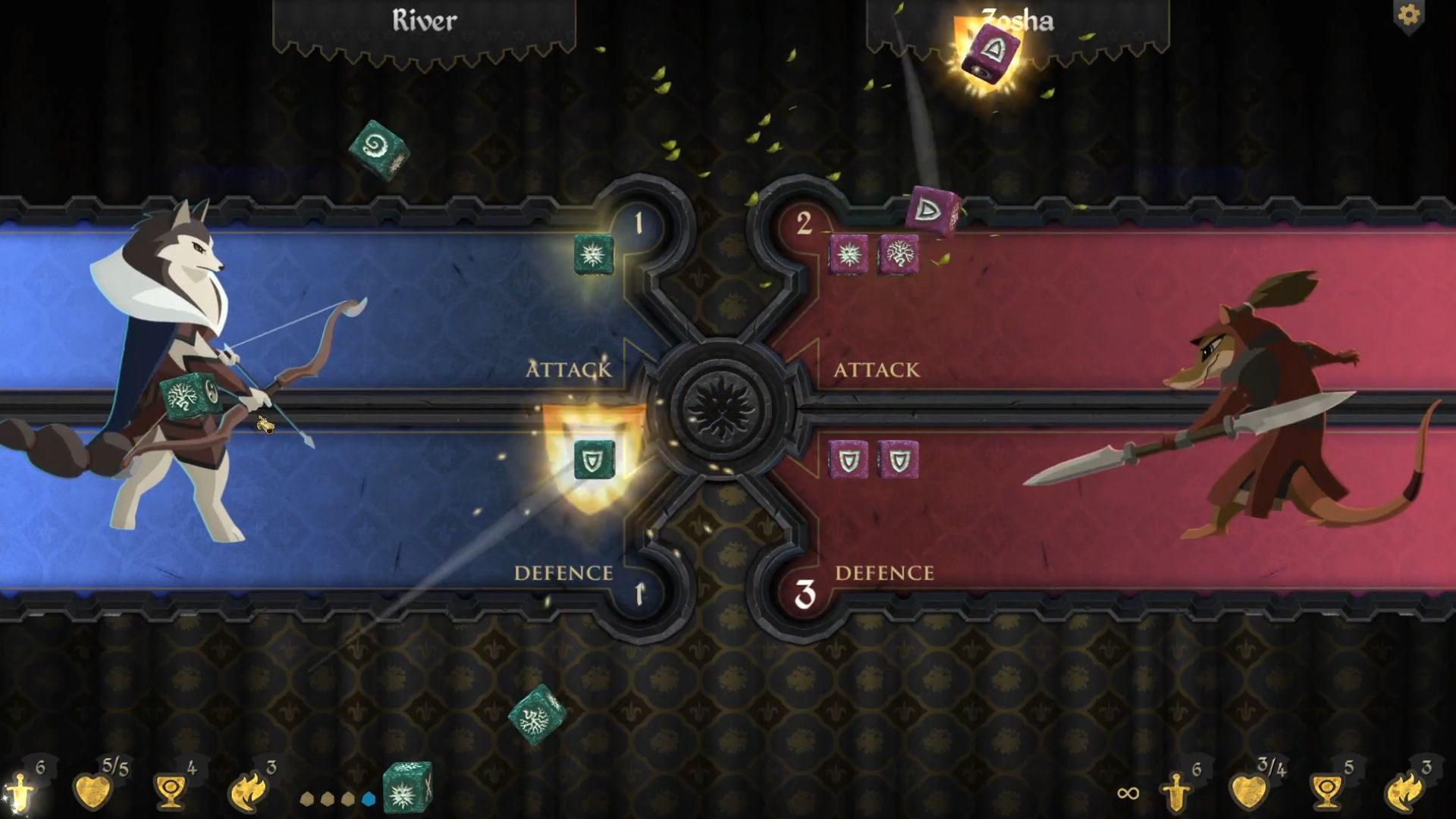
Task: Pick Zosha's tree die in her attack slot
Action: click(899, 254)
